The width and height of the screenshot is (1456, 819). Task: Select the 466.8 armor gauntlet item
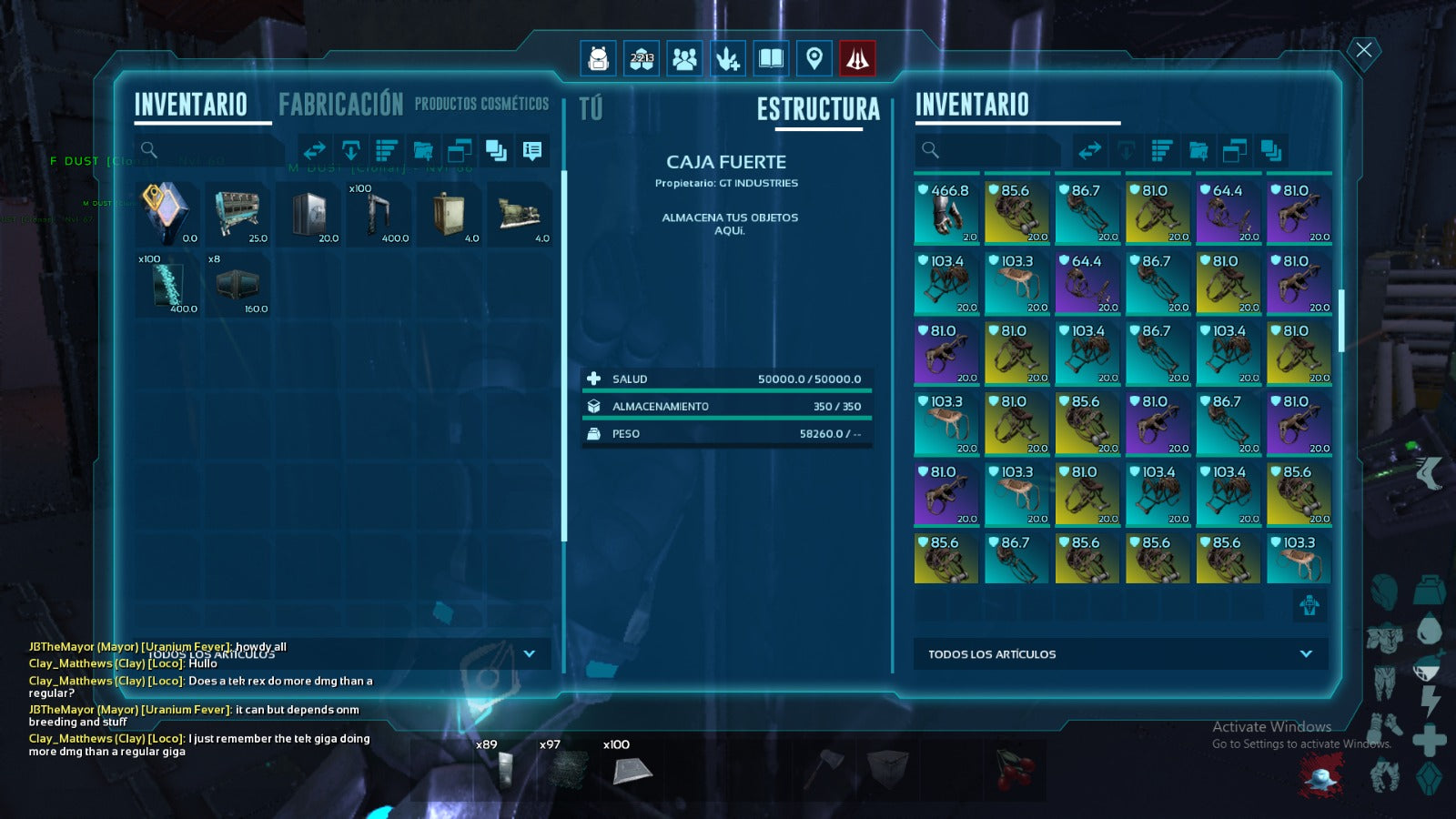coord(946,213)
